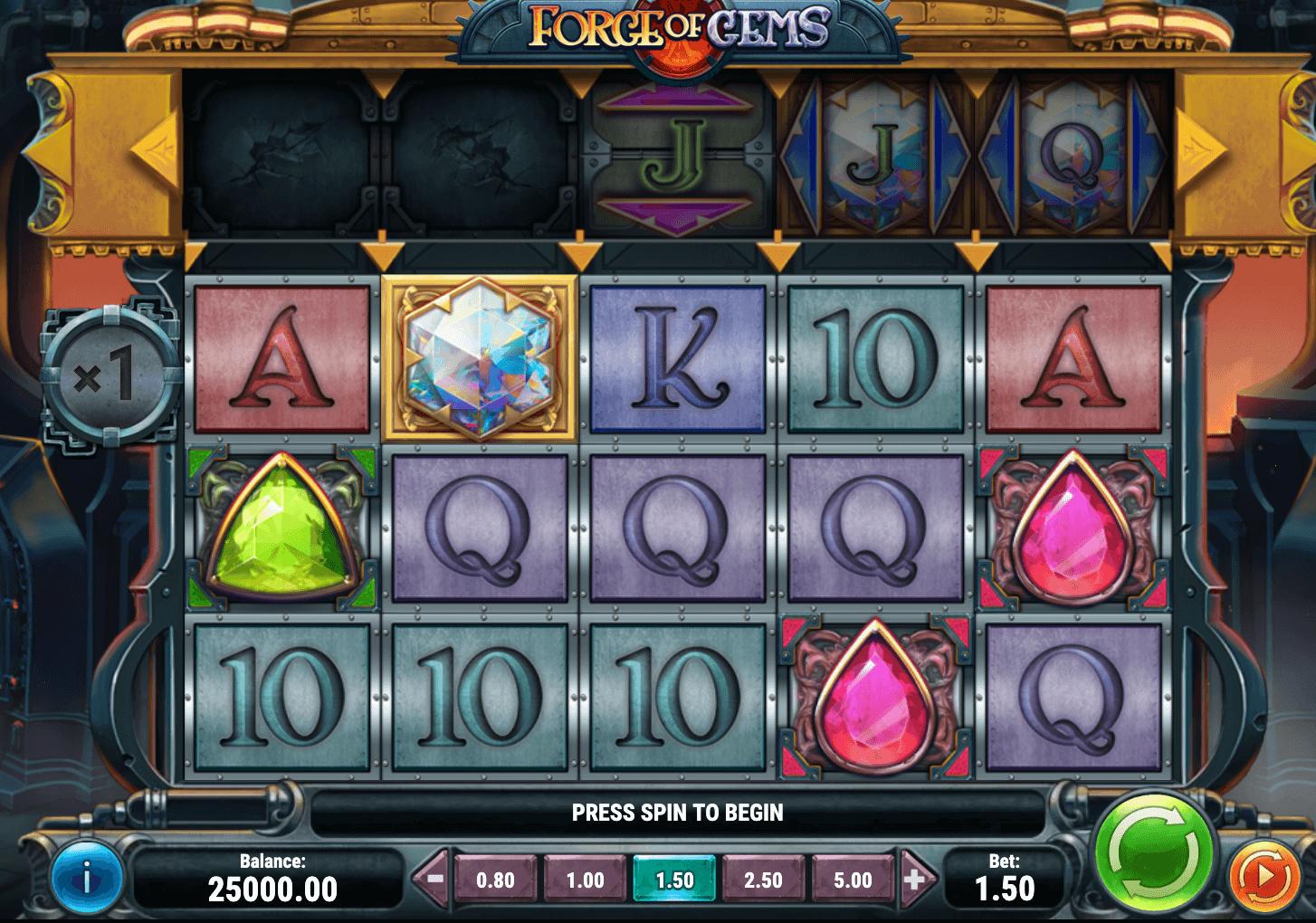Switch the bet to 5.00
This screenshot has width=1316, height=923.
[852, 879]
